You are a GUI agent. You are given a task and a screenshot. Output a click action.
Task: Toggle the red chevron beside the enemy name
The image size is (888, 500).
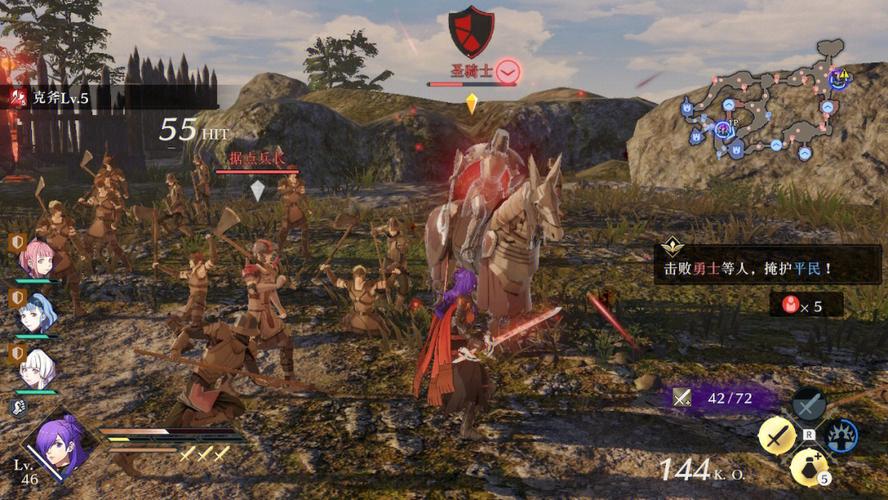tap(508, 71)
